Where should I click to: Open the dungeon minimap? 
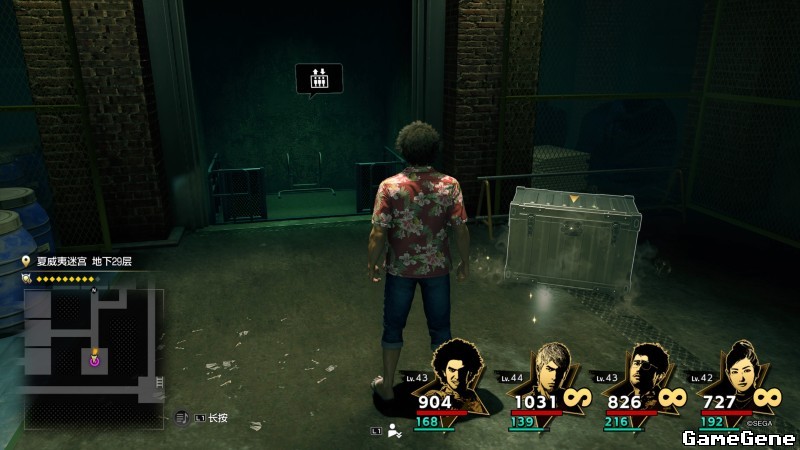pyautogui.click(x=93, y=345)
